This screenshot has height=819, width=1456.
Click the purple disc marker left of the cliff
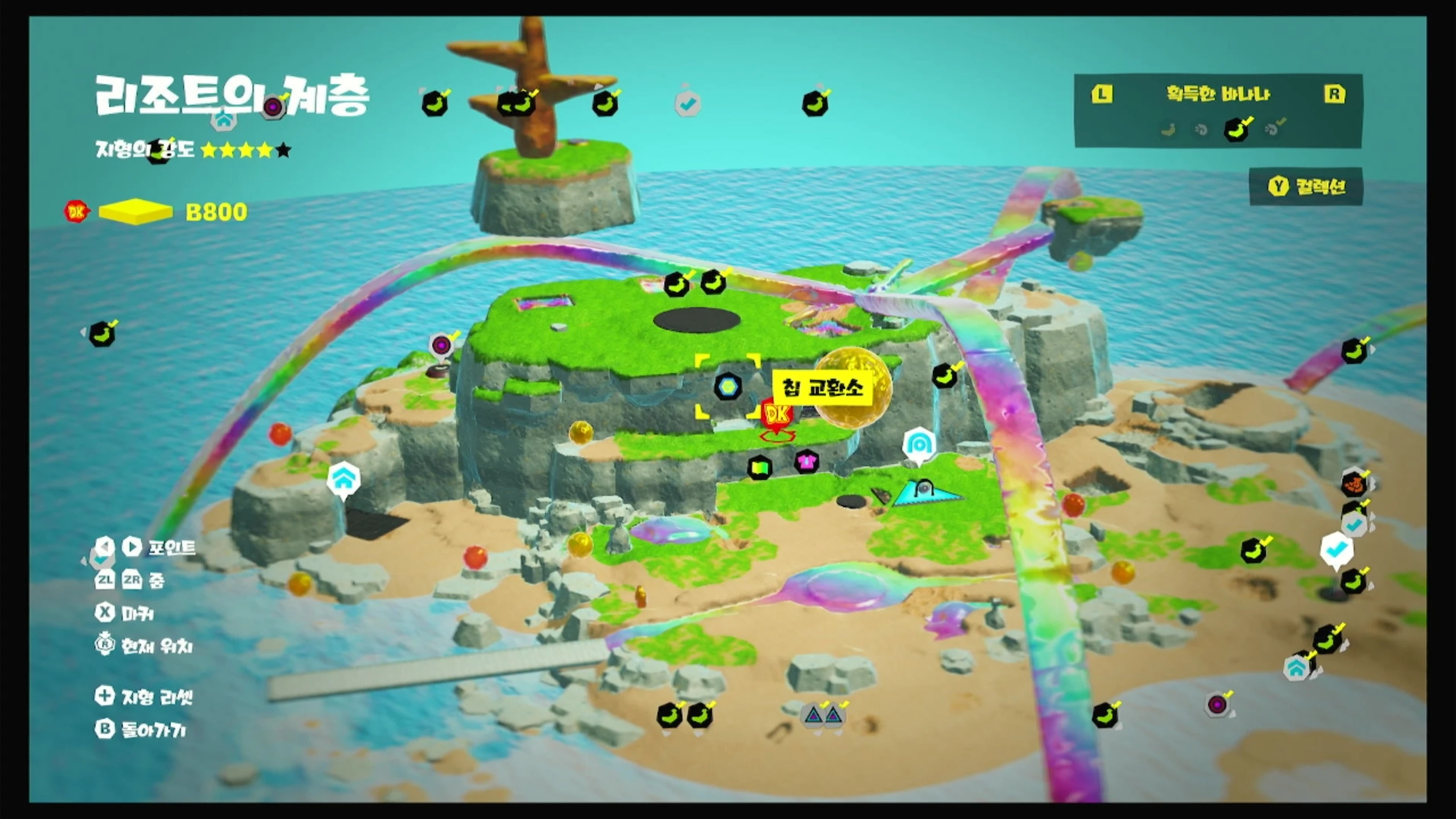tap(441, 345)
